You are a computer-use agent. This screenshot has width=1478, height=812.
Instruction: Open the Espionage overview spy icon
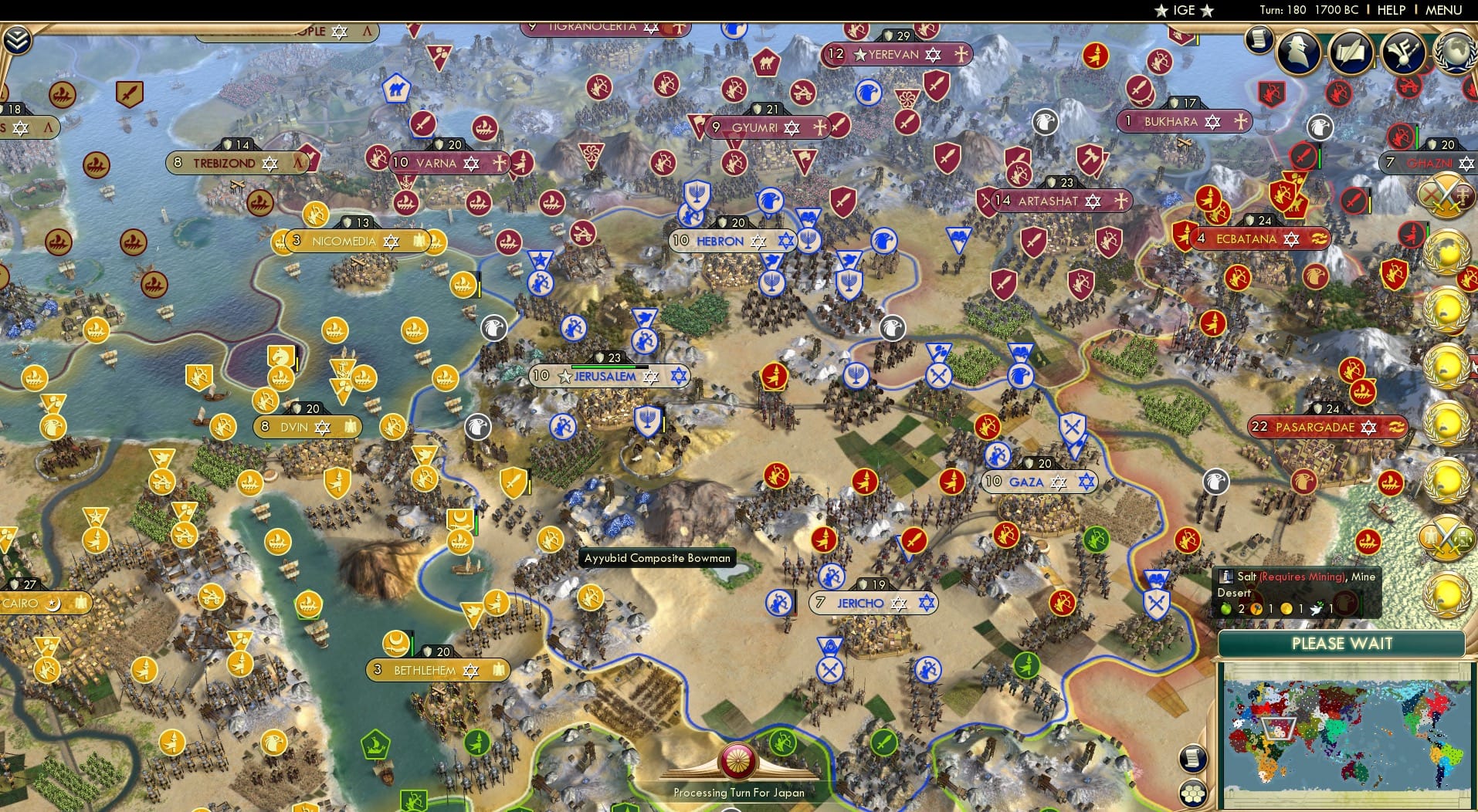click(x=1298, y=54)
